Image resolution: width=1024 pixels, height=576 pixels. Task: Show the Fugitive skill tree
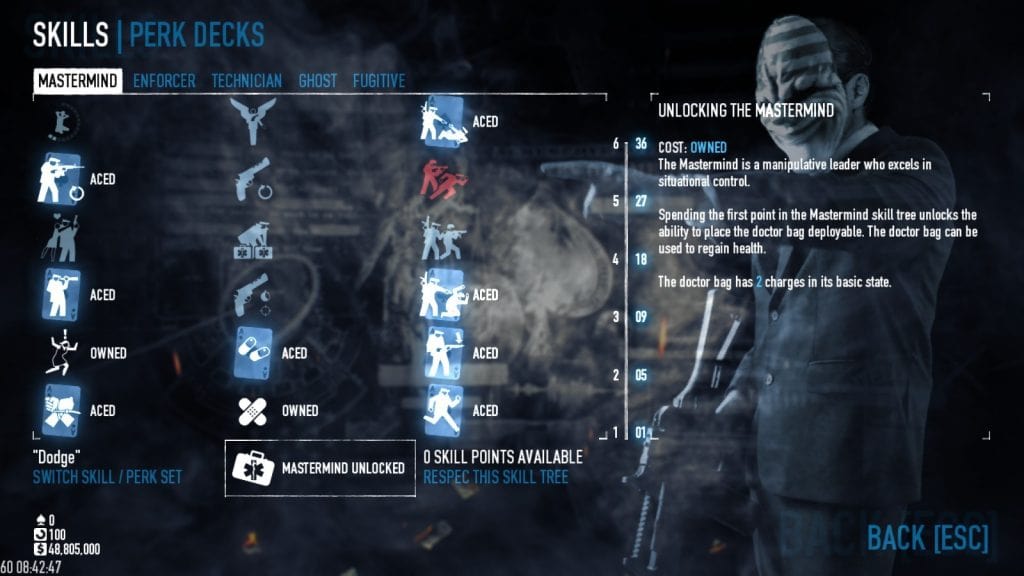pyautogui.click(x=378, y=81)
